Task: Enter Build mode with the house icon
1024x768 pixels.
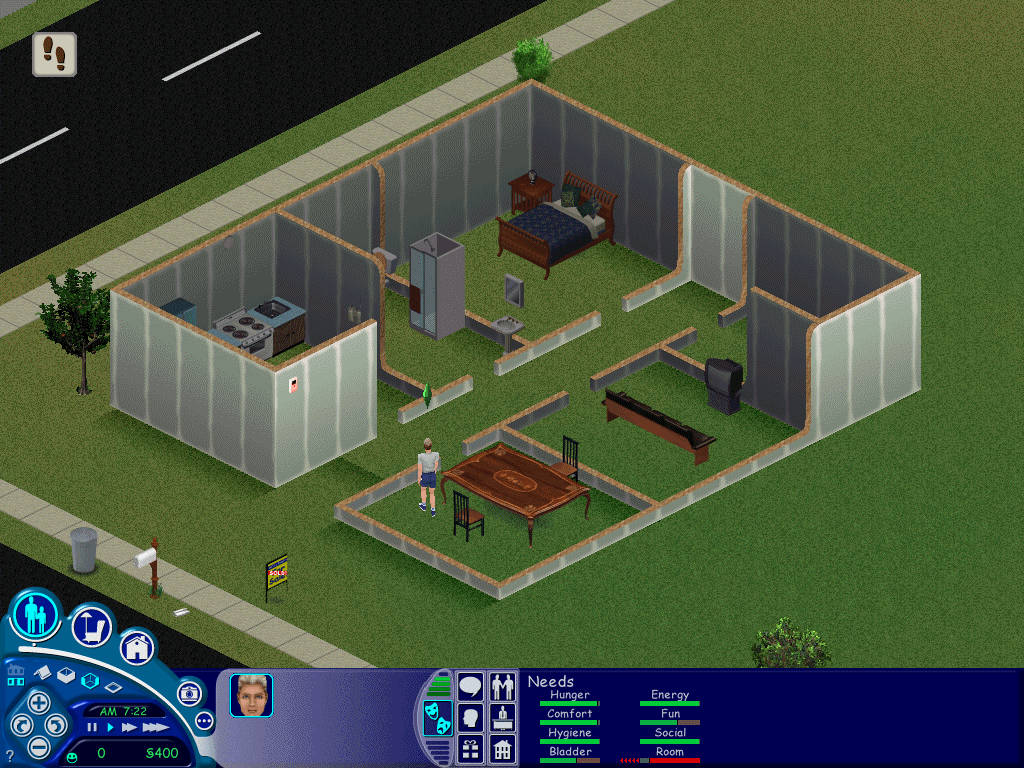Action: point(138,647)
